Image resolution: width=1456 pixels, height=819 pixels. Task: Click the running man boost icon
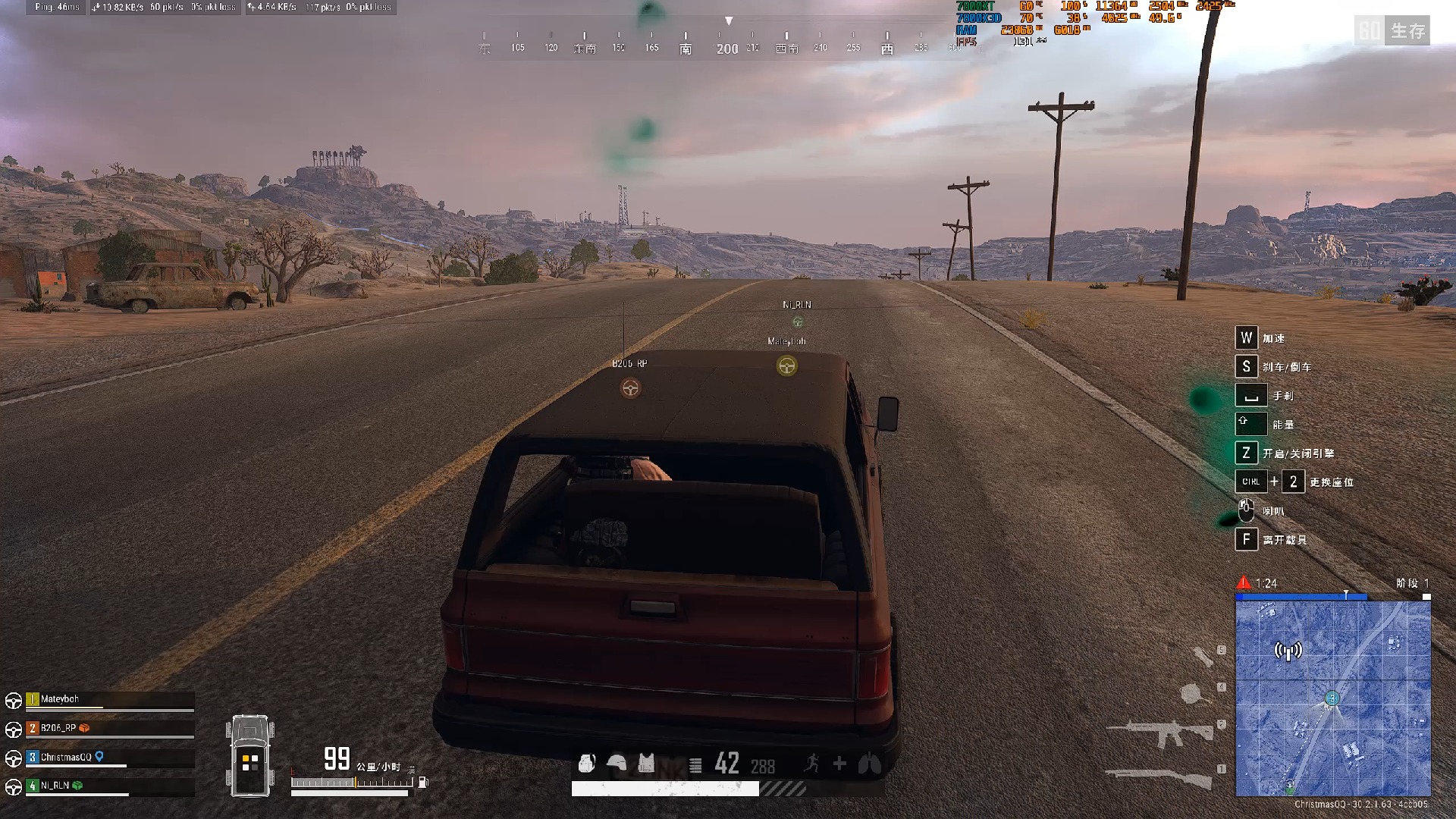pos(811,764)
